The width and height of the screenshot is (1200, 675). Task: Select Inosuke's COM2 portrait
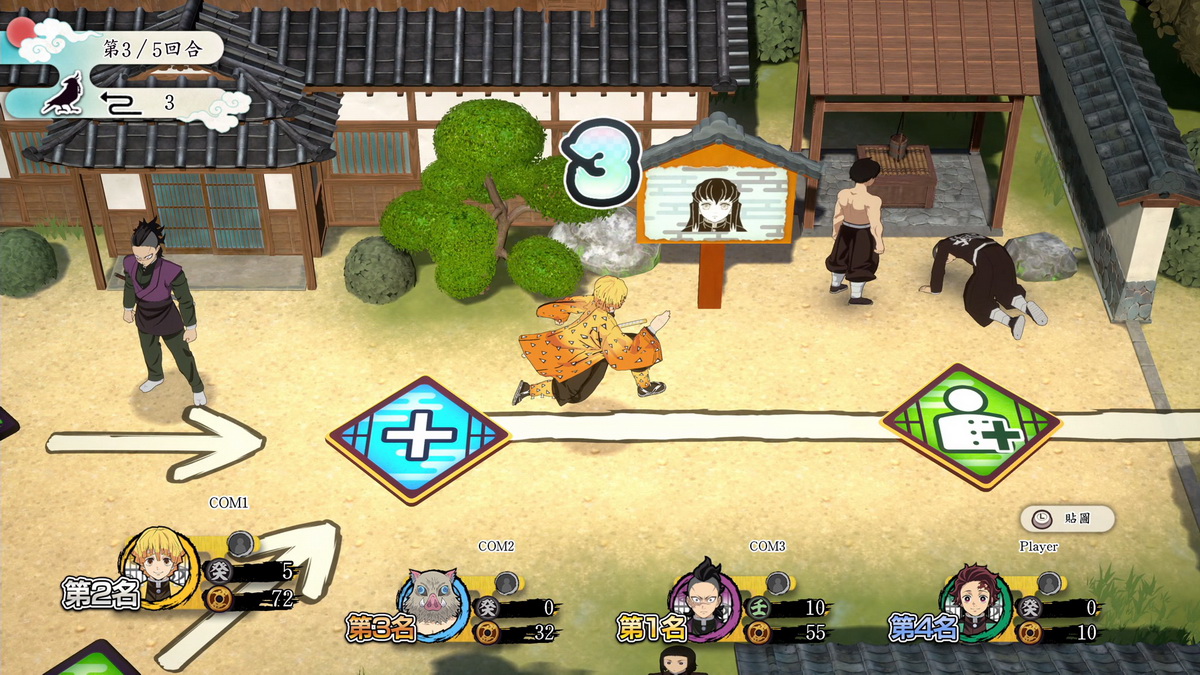click(434, 603)
